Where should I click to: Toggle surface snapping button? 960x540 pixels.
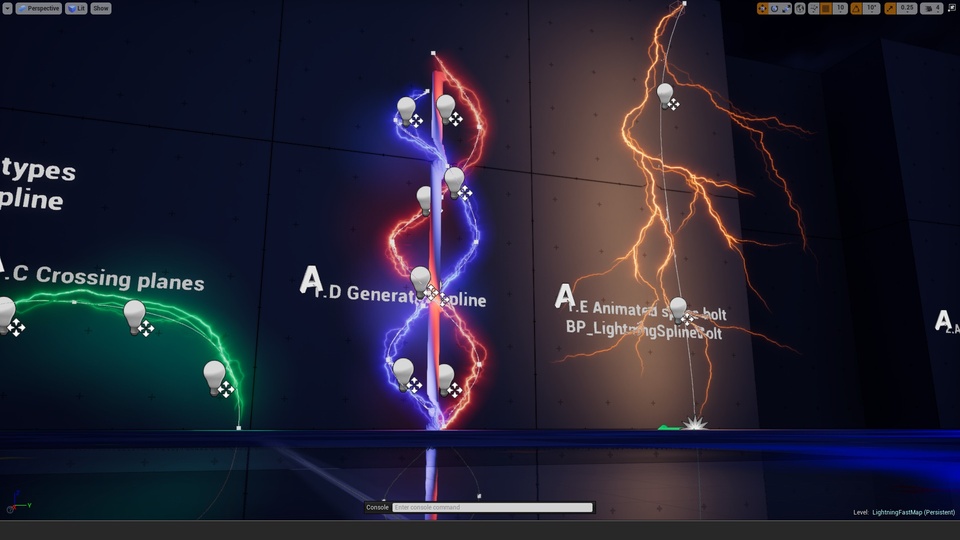[x=813, y=8]
